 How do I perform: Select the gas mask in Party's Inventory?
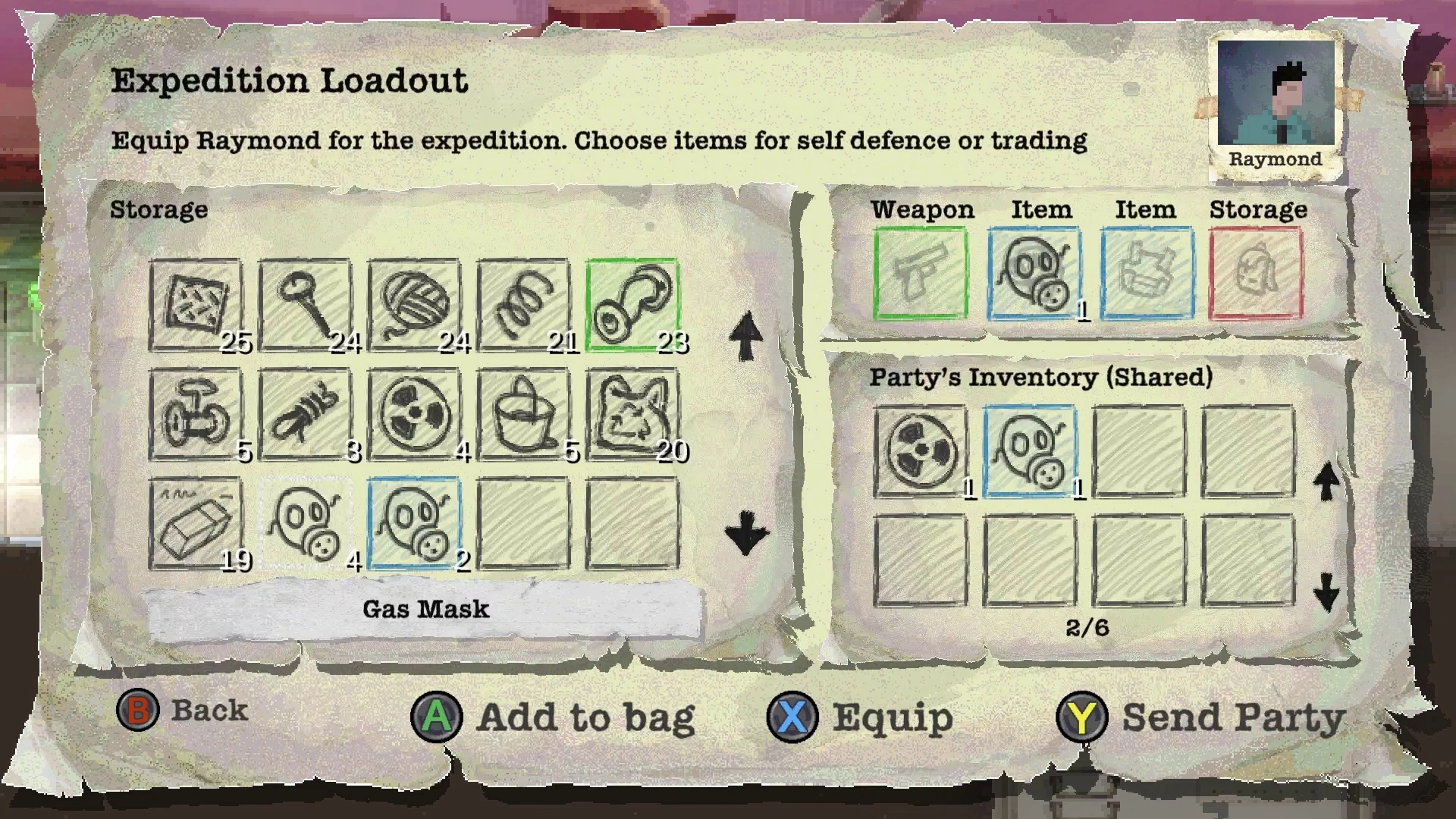1030,452
